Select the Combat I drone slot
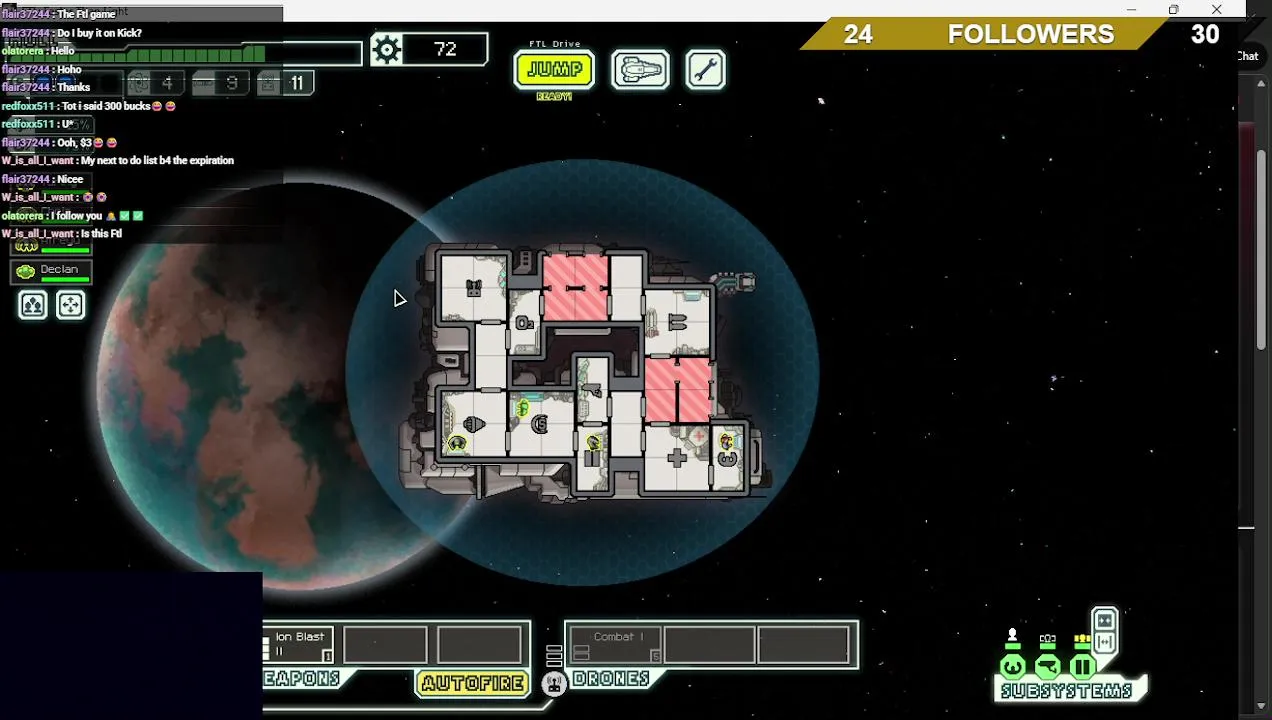 [614, 645]
